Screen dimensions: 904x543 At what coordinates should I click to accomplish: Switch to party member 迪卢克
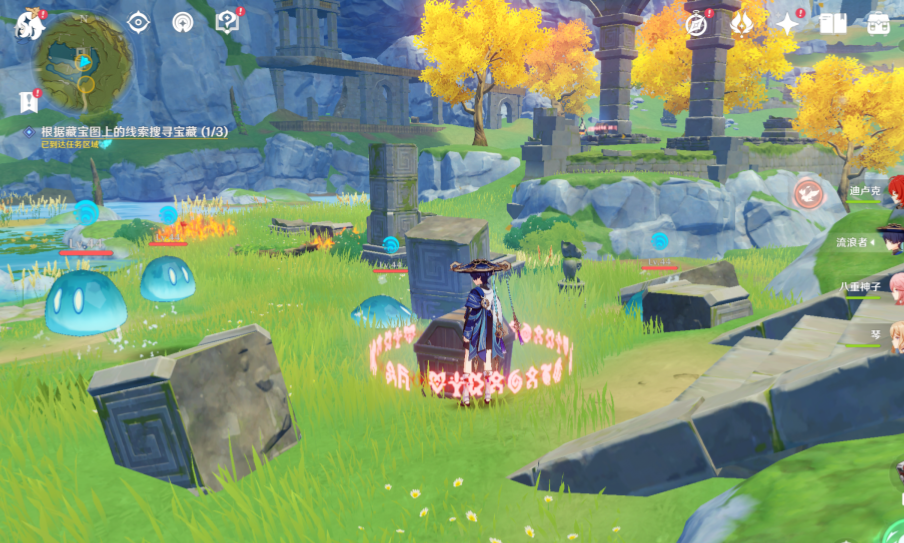(868, 190)
